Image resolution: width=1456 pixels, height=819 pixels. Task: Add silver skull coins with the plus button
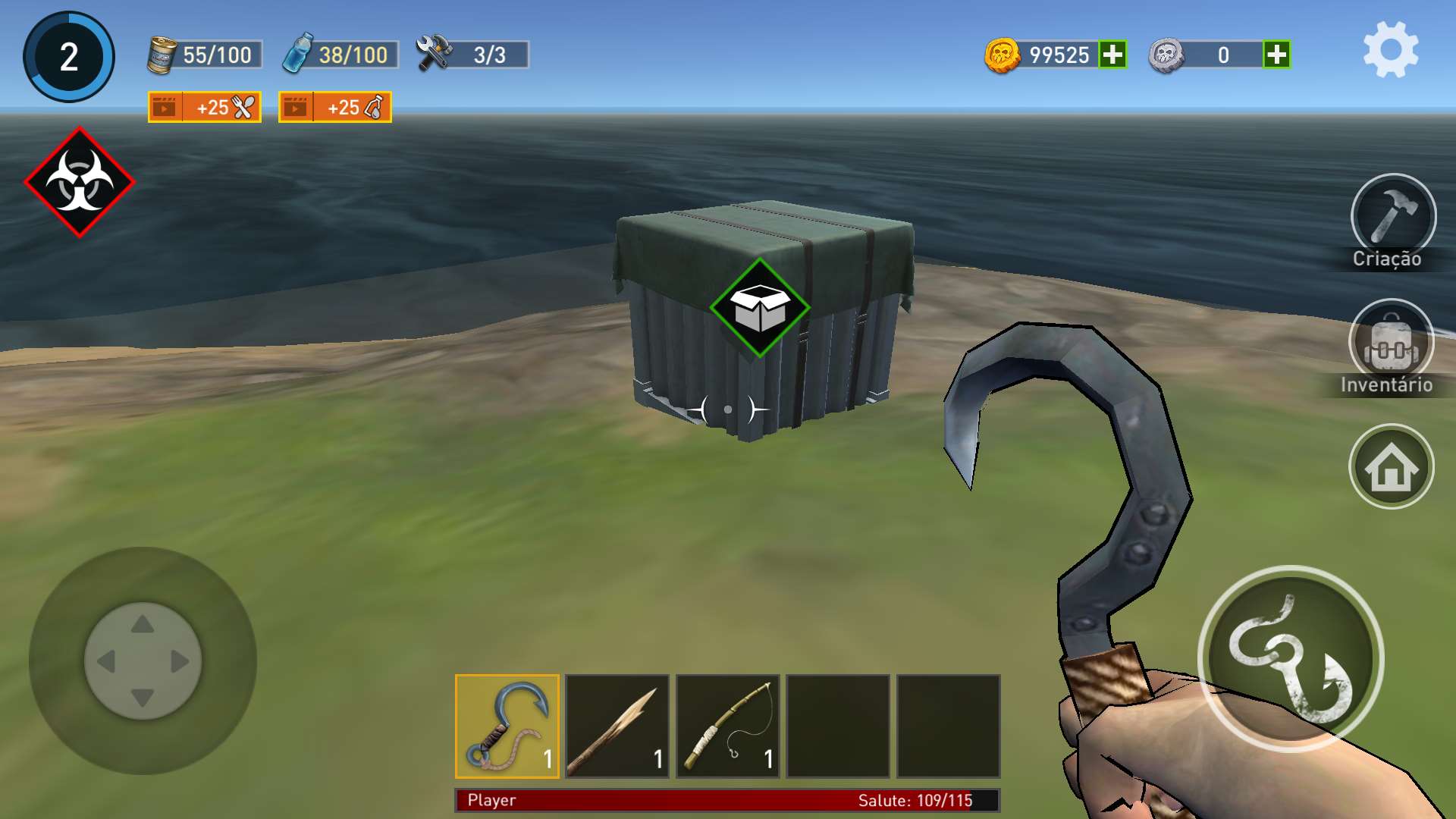pyautogui.click(x=1276, y=55)
